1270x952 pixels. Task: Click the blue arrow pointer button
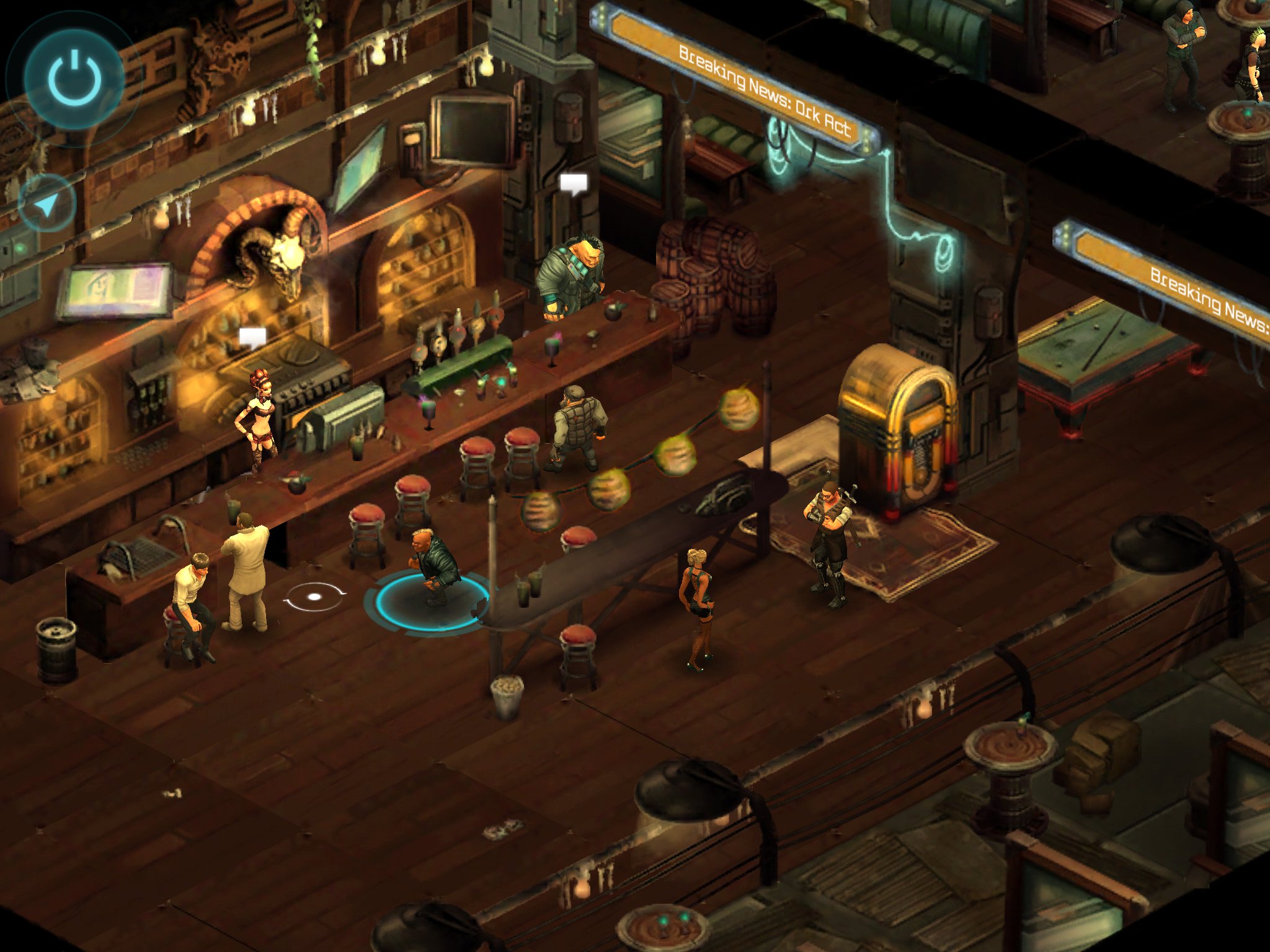(x=47, y=204)
